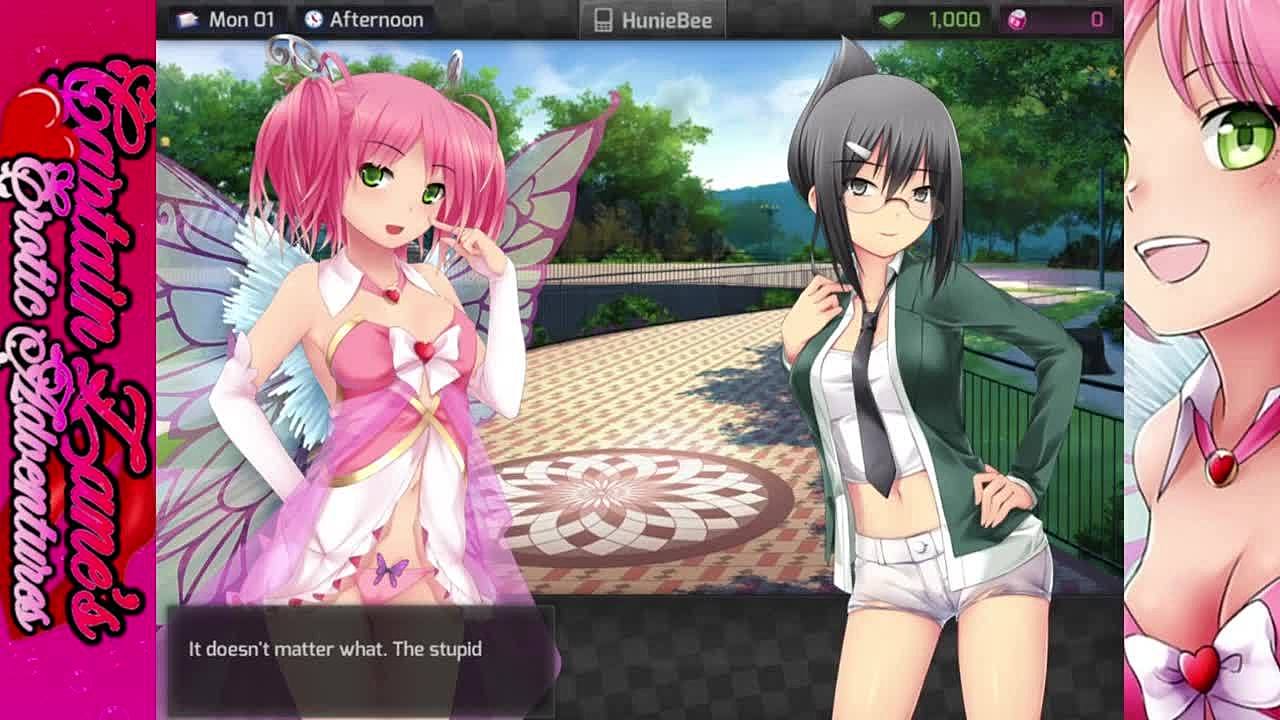Open the HunieBee phone menu
This screenshot has height=720, width=1280.
pyautogui.click(x=653, y=20)
